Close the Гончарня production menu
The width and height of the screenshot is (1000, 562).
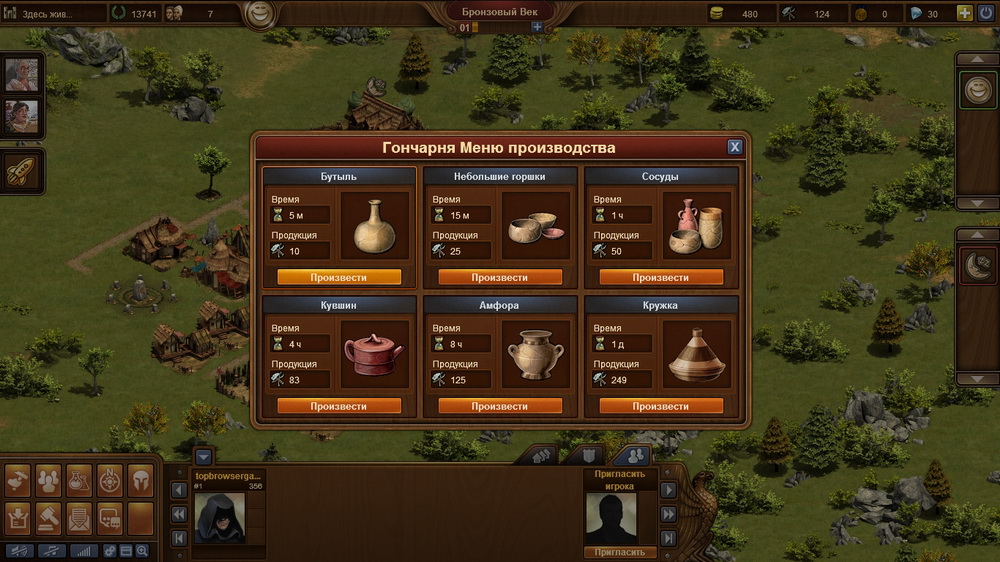pyautogui.click(x=735, y=147)
